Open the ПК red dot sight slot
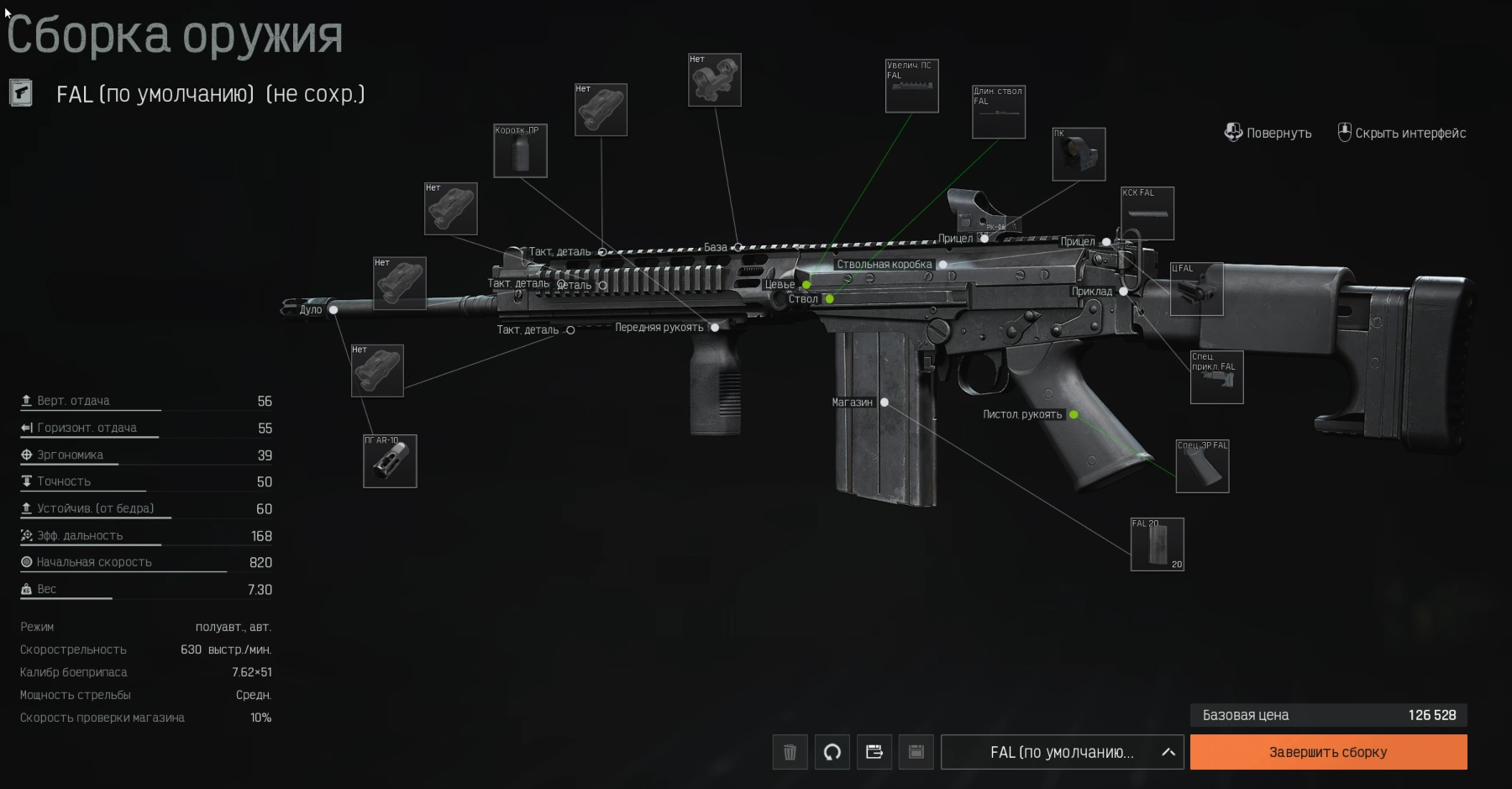 click(1079, 155)
